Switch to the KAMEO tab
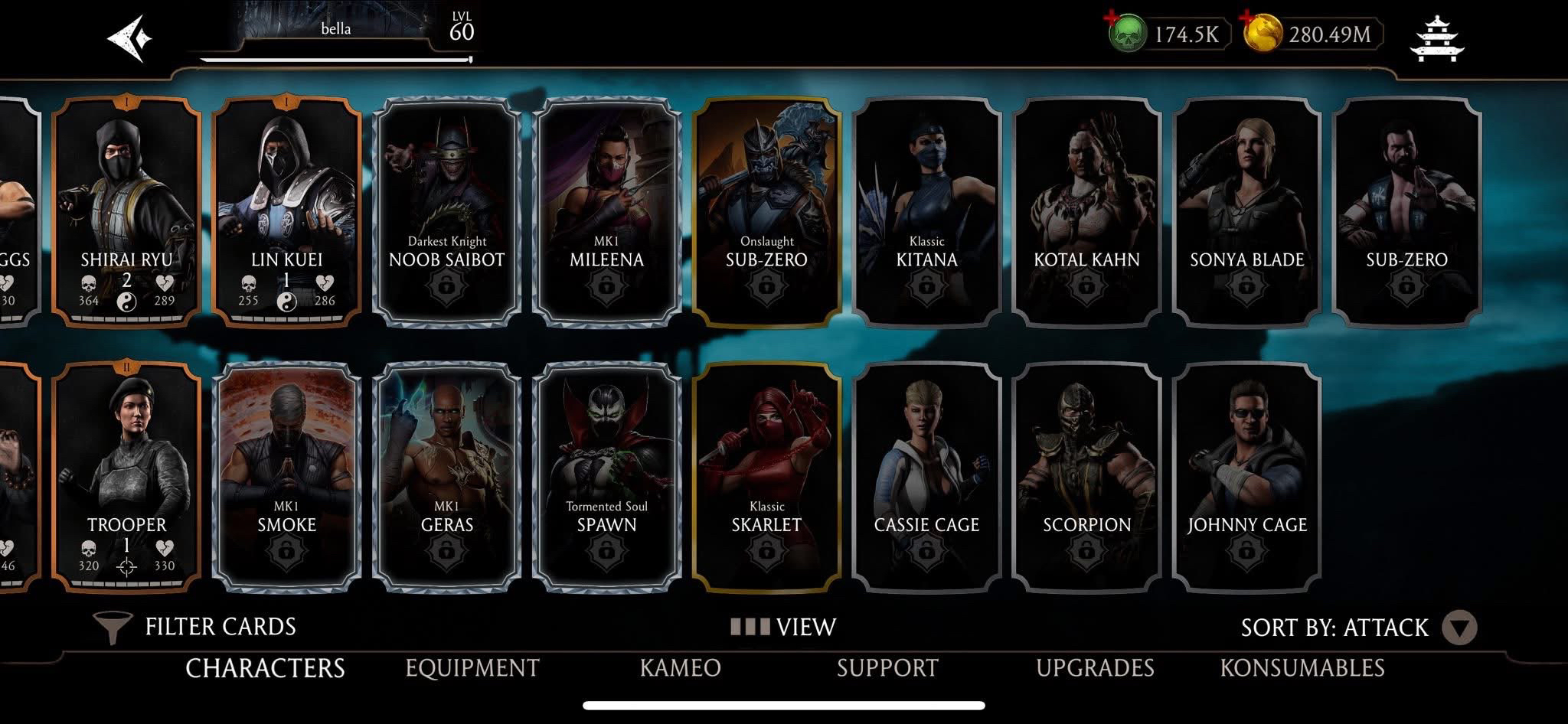 pos(678,667)
